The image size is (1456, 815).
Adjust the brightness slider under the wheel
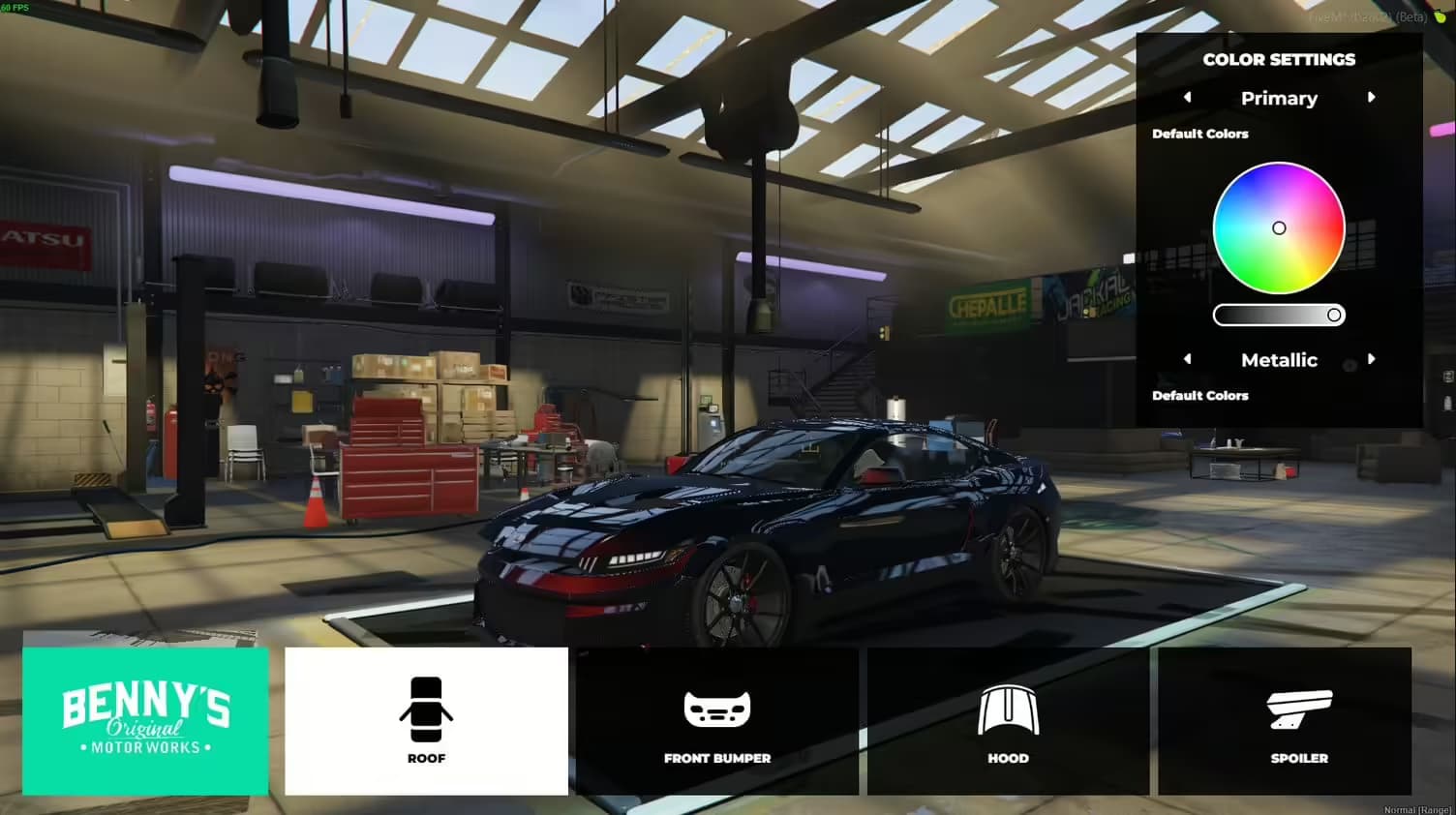tap(1279, 316)
